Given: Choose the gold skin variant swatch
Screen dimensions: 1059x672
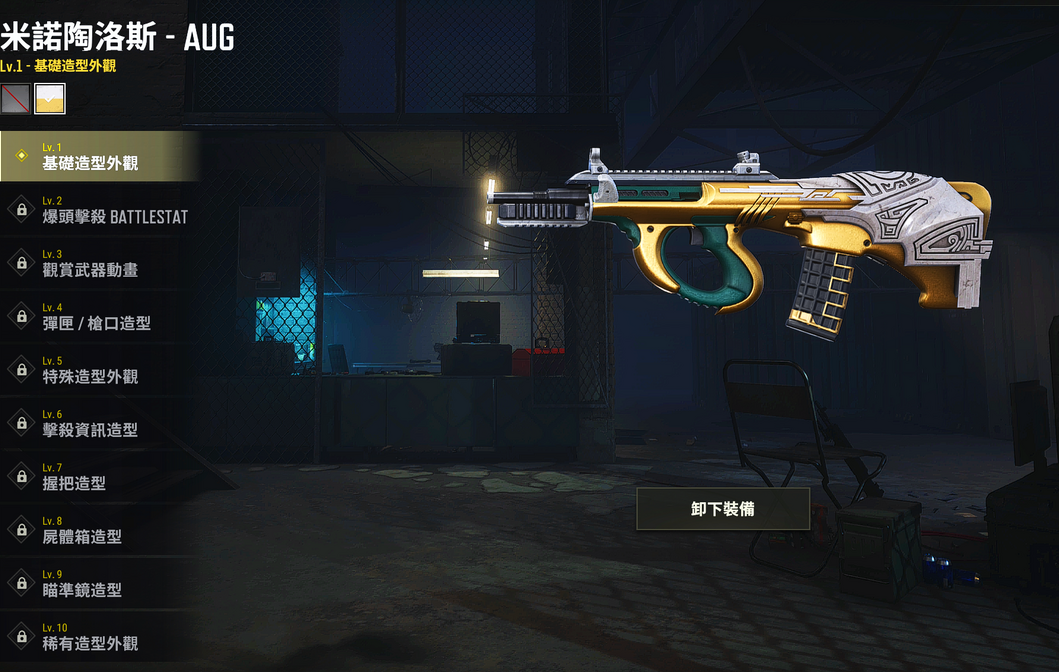Looking at the screenshot, I should (50, 98).
